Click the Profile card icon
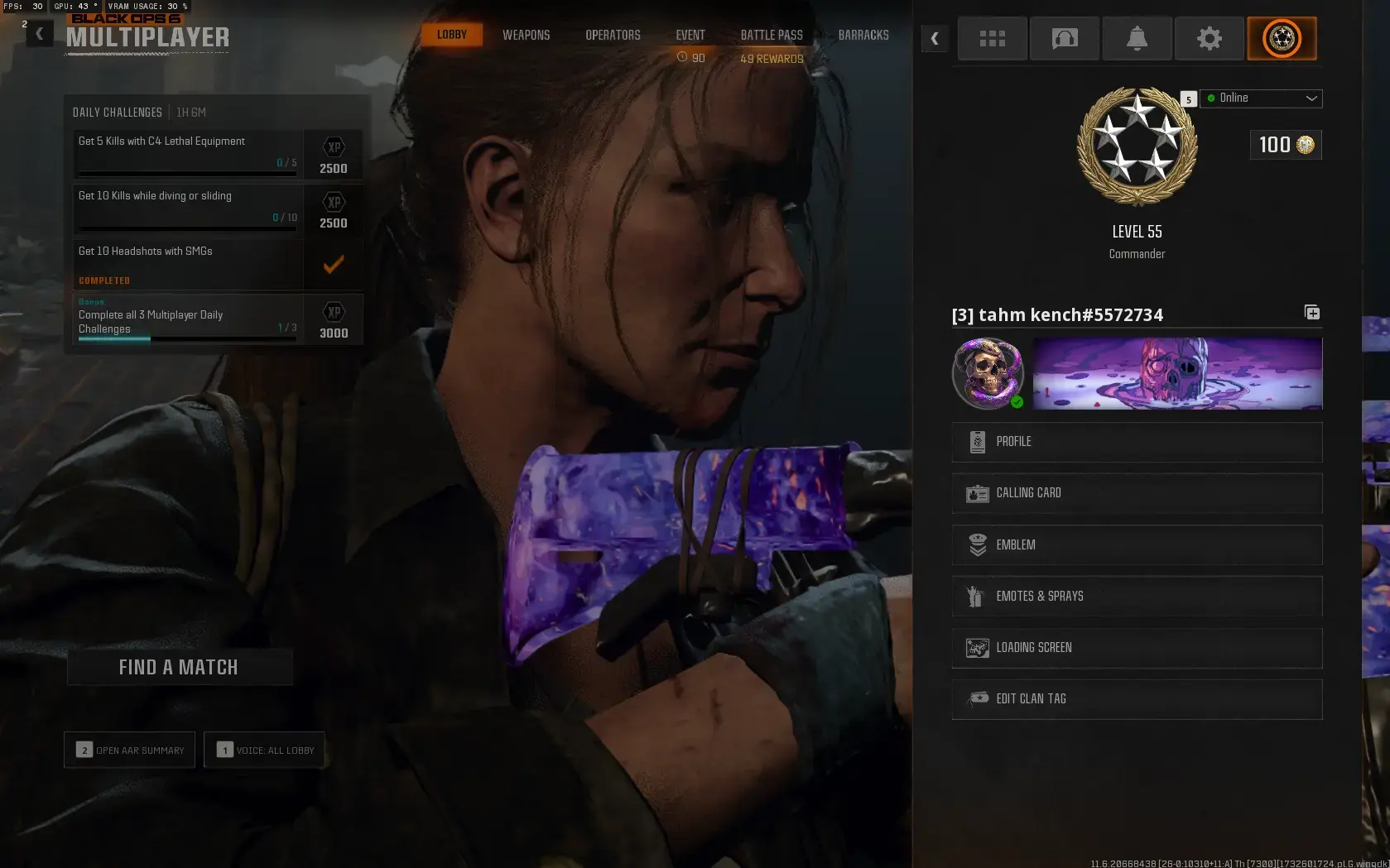The width and height of the screenshot is (1390, 868). 978,441
